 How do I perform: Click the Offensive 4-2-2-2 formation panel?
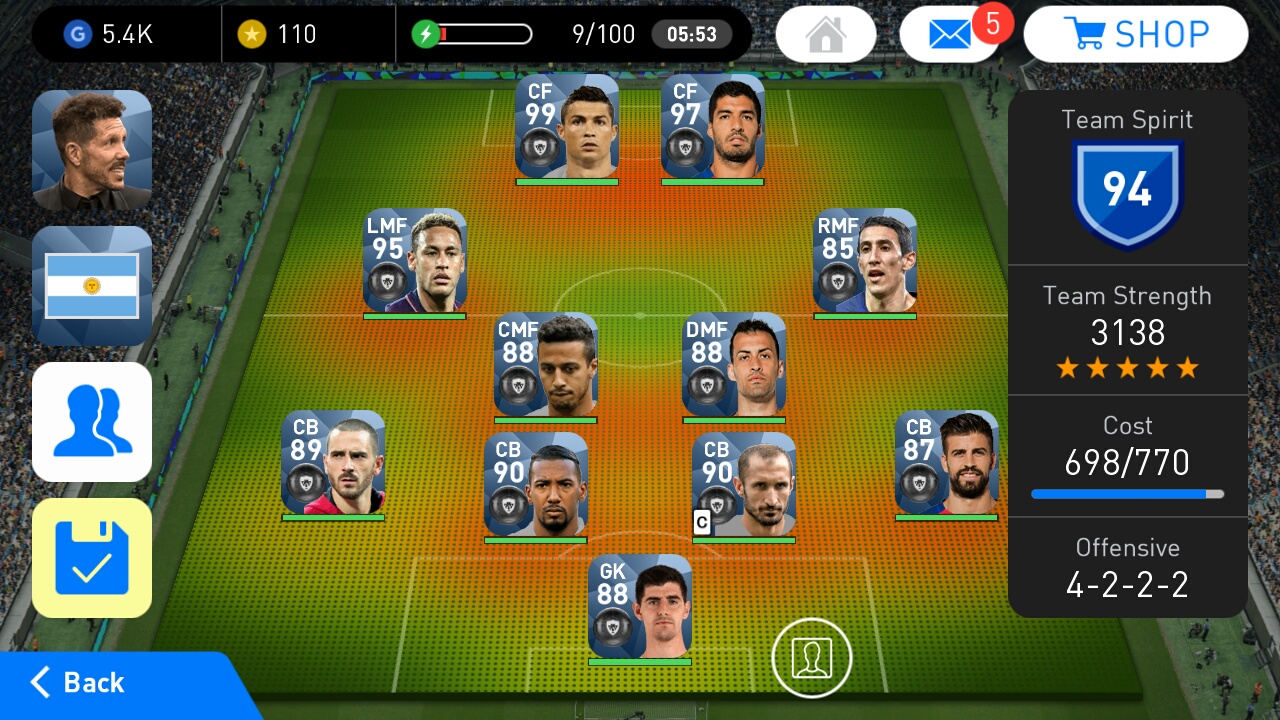(x=1128, y=568)
